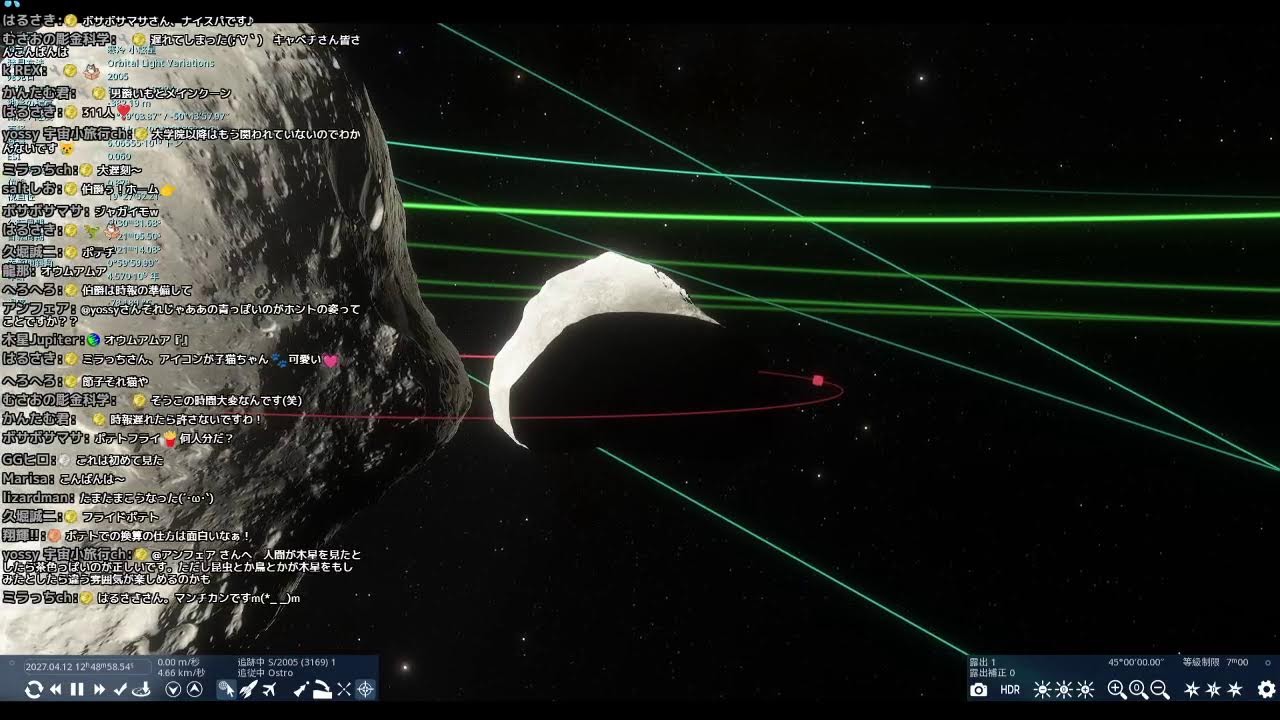Open settings with the gear icon
This screenshot has height=720, width=1280.
[1266, 689]
